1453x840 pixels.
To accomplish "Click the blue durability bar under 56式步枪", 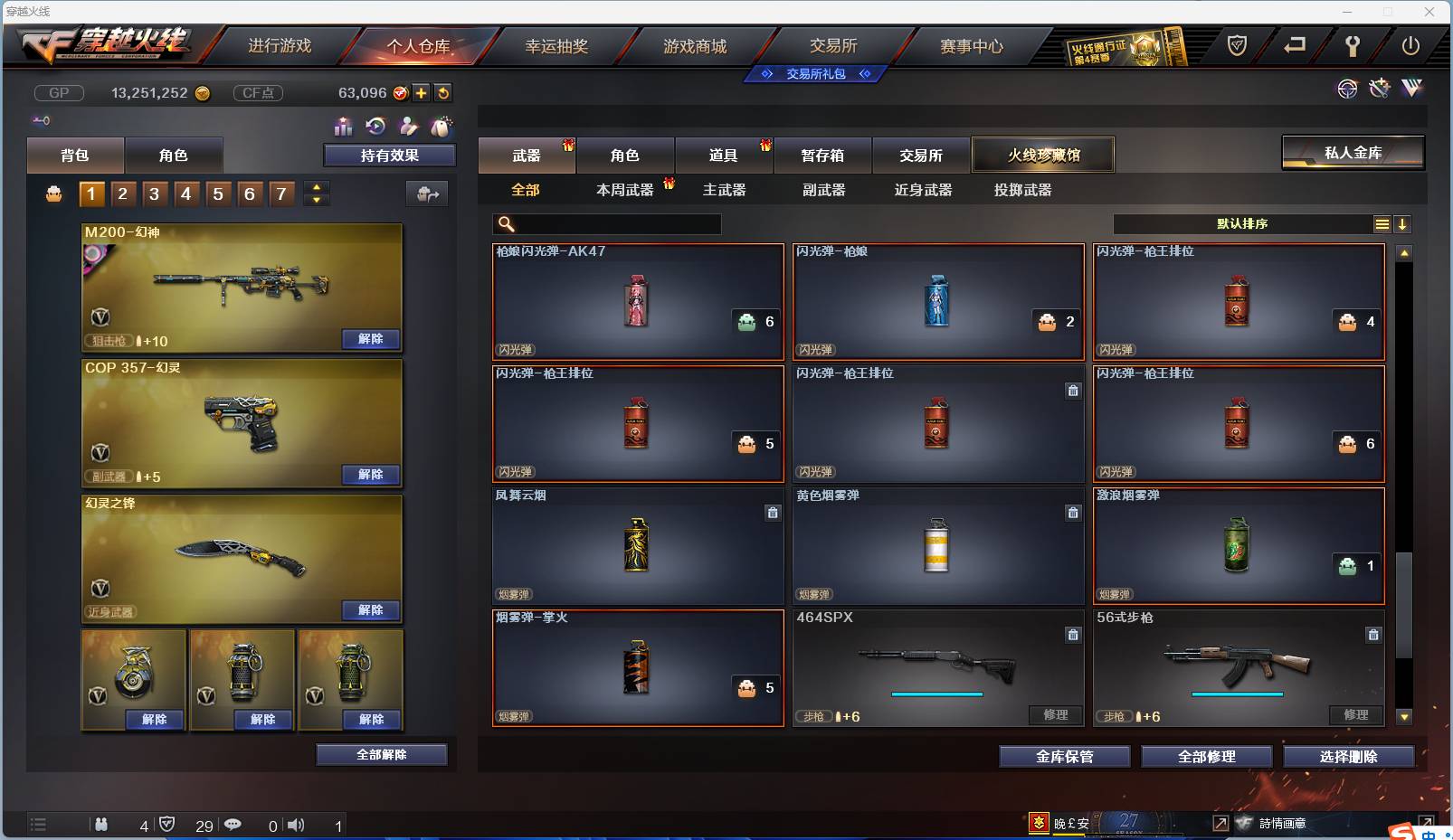I will [1237, 694].
